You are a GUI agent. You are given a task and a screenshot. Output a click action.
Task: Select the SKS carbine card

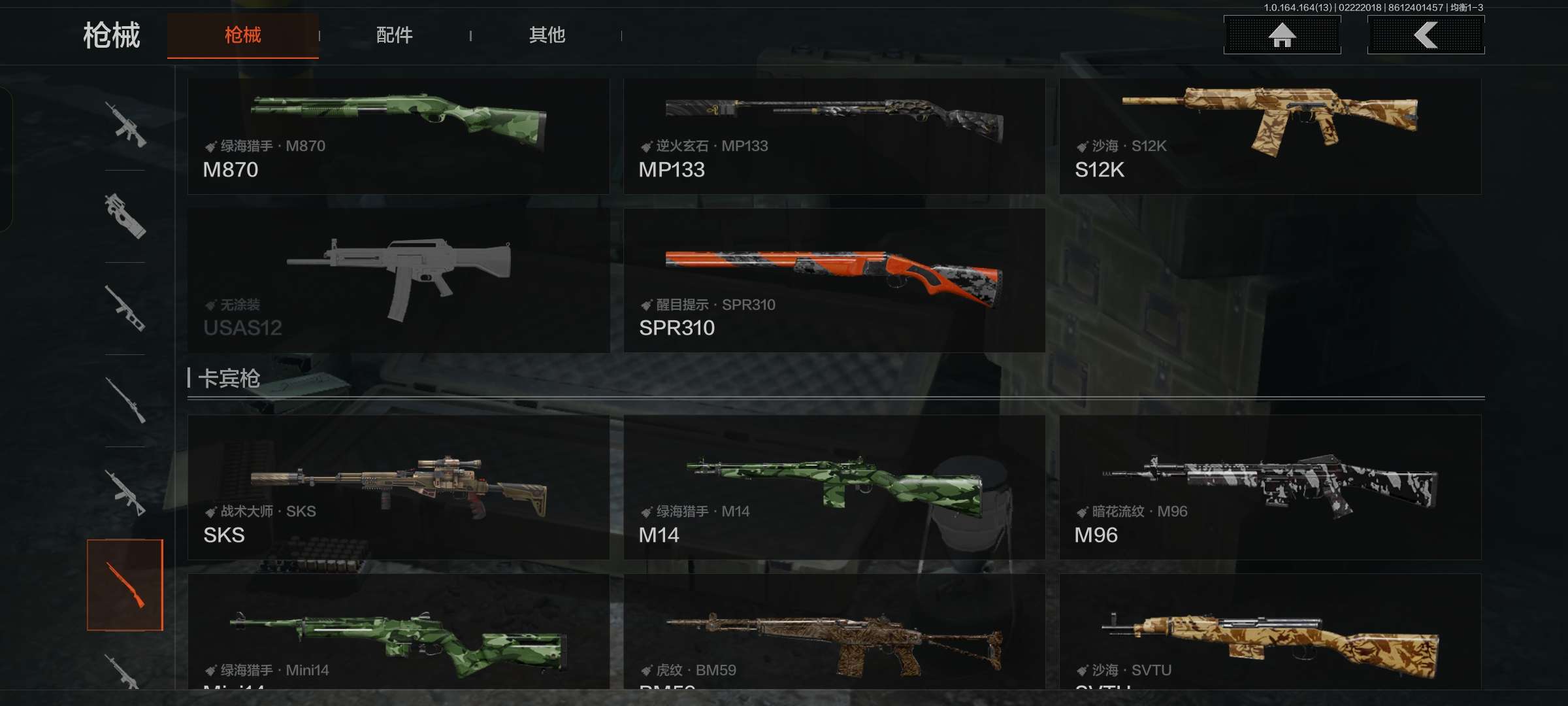point(398,487)
